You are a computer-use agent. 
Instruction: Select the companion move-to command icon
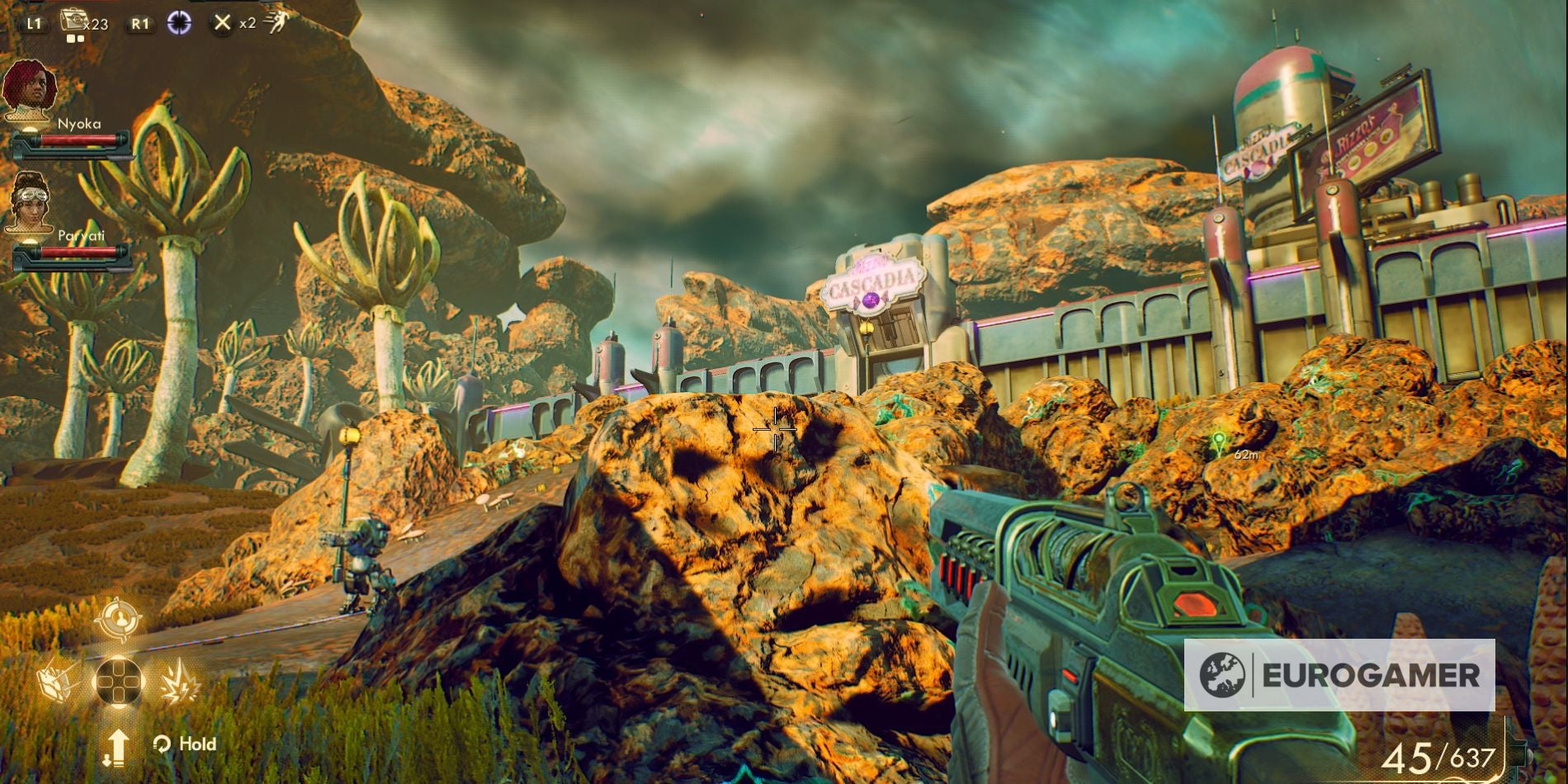click(x=54, y=681)
